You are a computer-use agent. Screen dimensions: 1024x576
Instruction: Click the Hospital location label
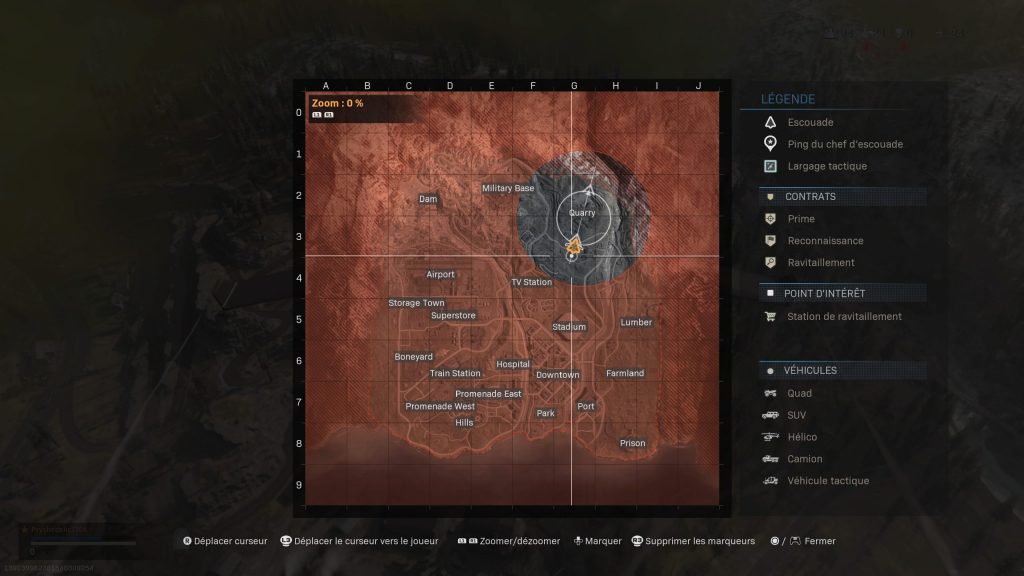click(513, 365)
